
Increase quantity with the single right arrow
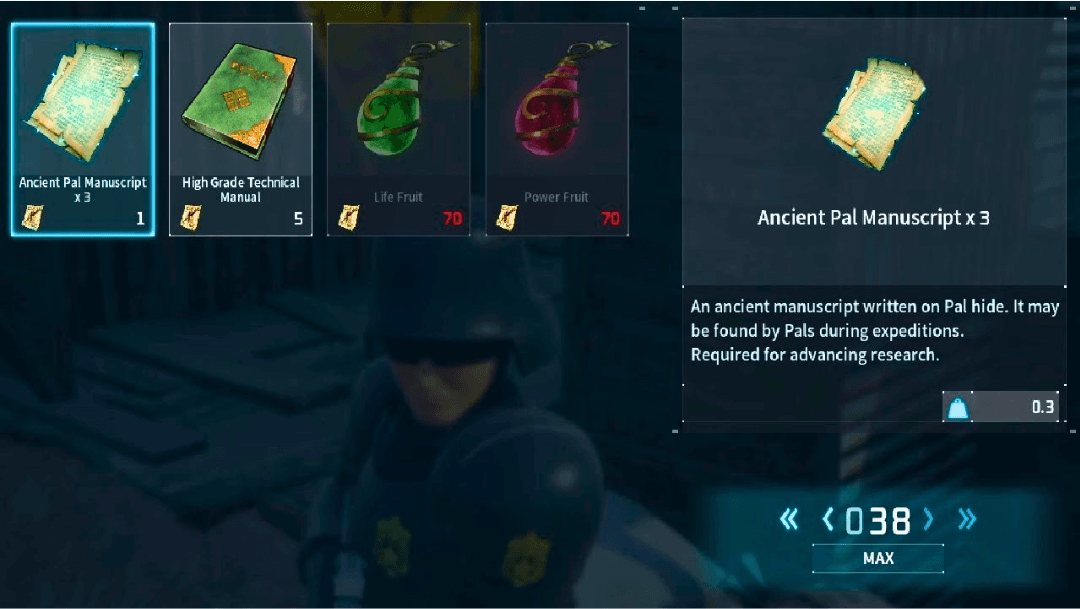[929, 519]
